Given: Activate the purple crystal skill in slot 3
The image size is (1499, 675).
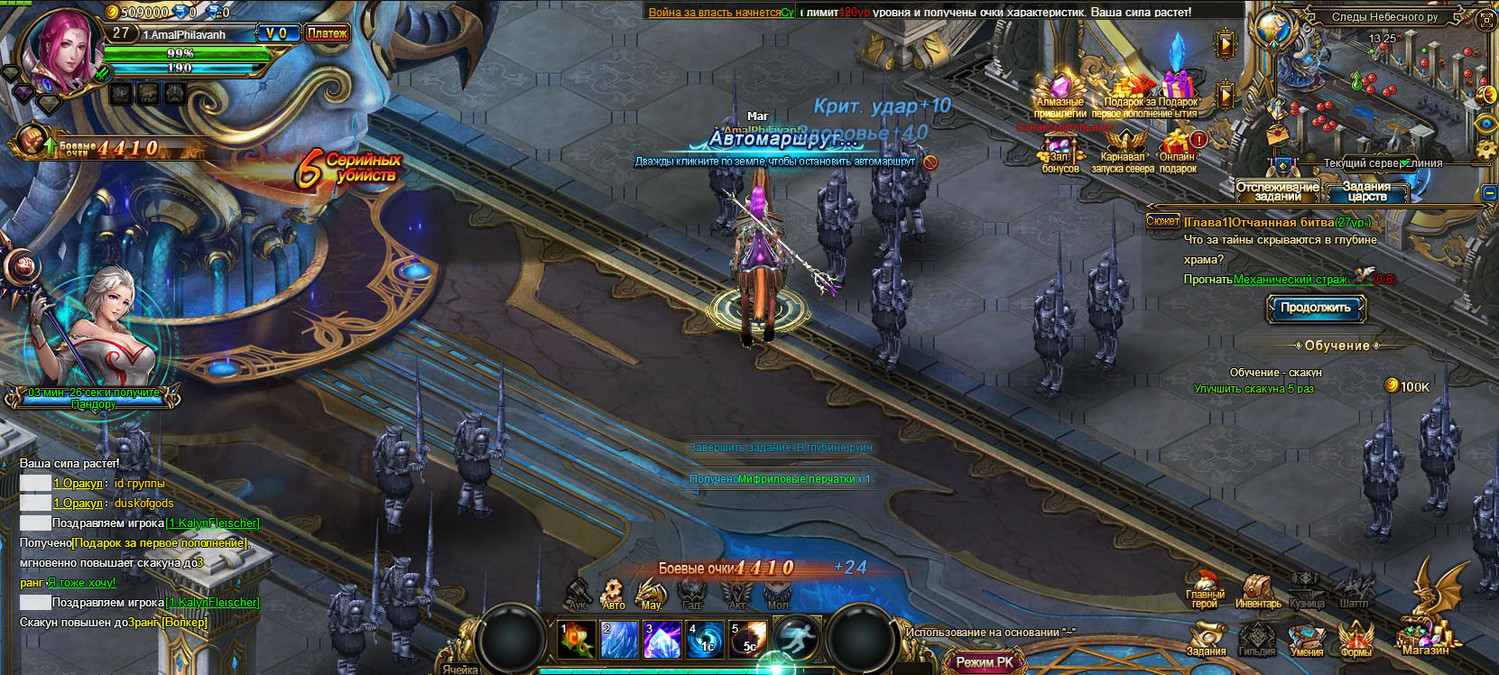Looking at the screenshot, I should pos(661,639).
